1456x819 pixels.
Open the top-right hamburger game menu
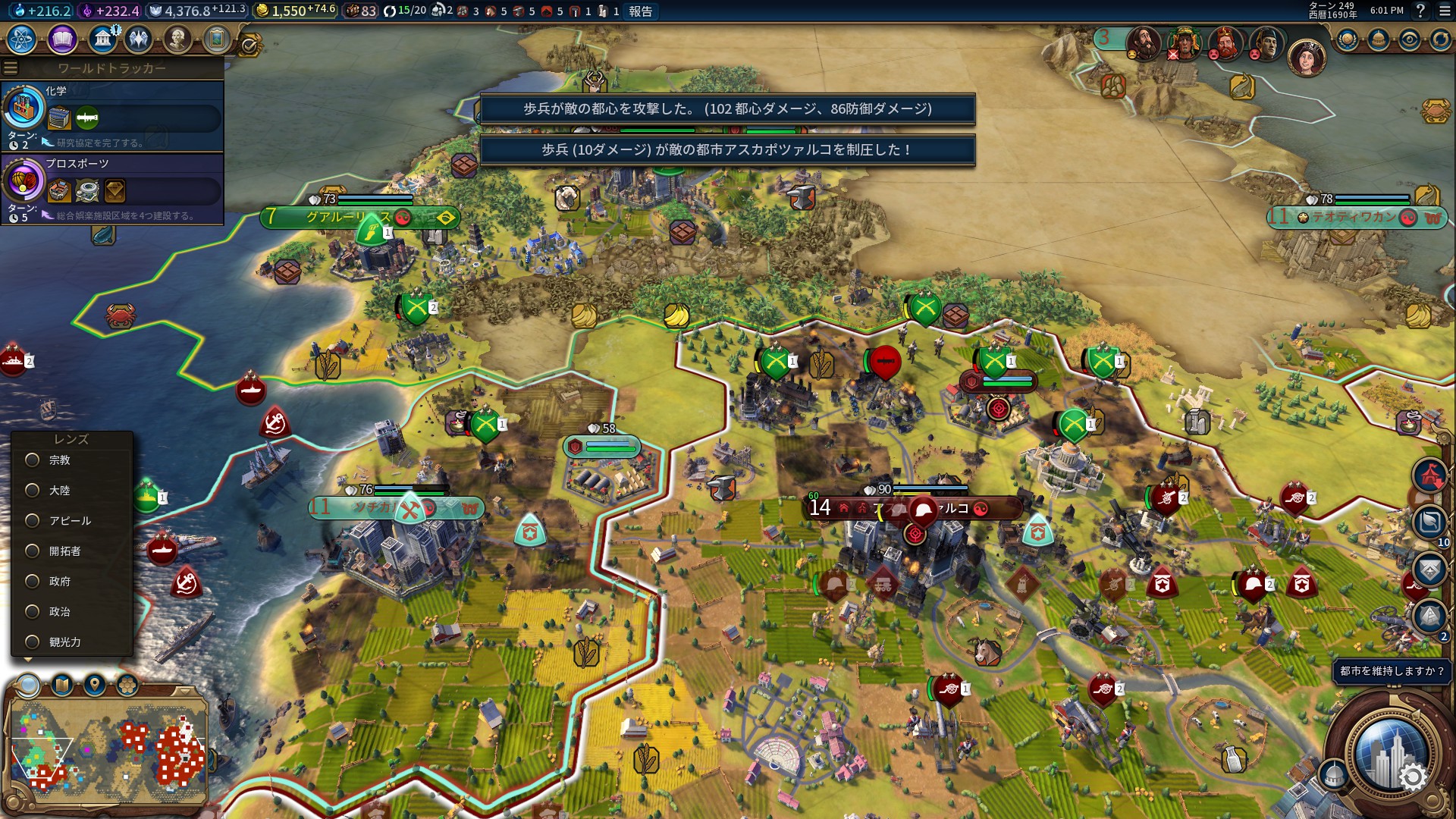point(1444,11)
